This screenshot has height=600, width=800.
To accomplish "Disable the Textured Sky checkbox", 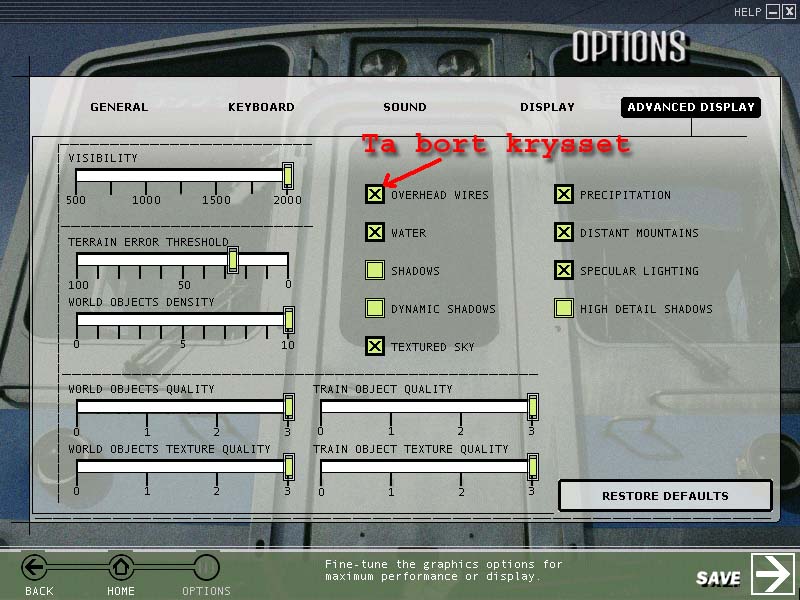I will click(375, 346).
